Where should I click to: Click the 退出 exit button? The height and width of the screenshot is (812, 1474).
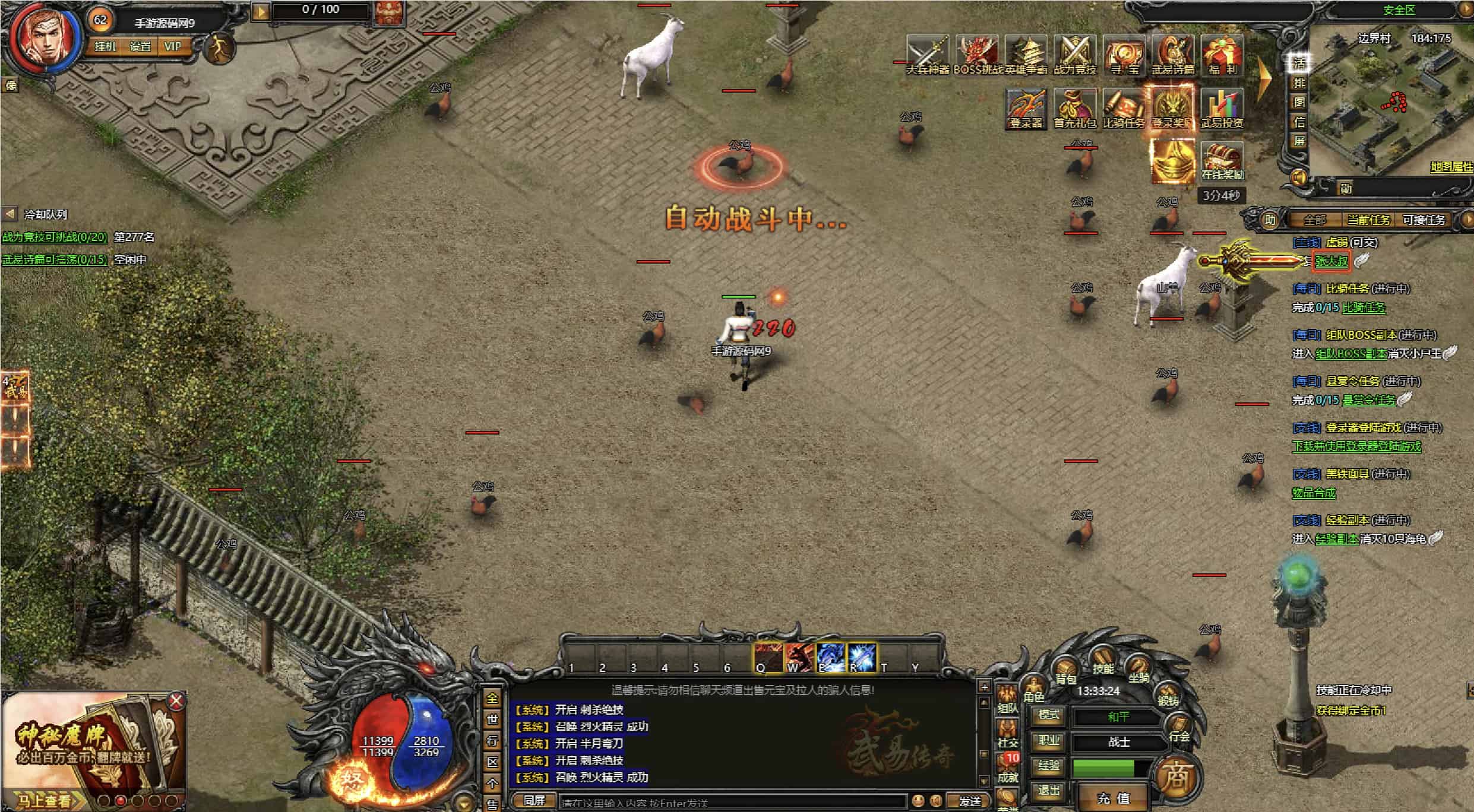click(x=1048, y=790)
